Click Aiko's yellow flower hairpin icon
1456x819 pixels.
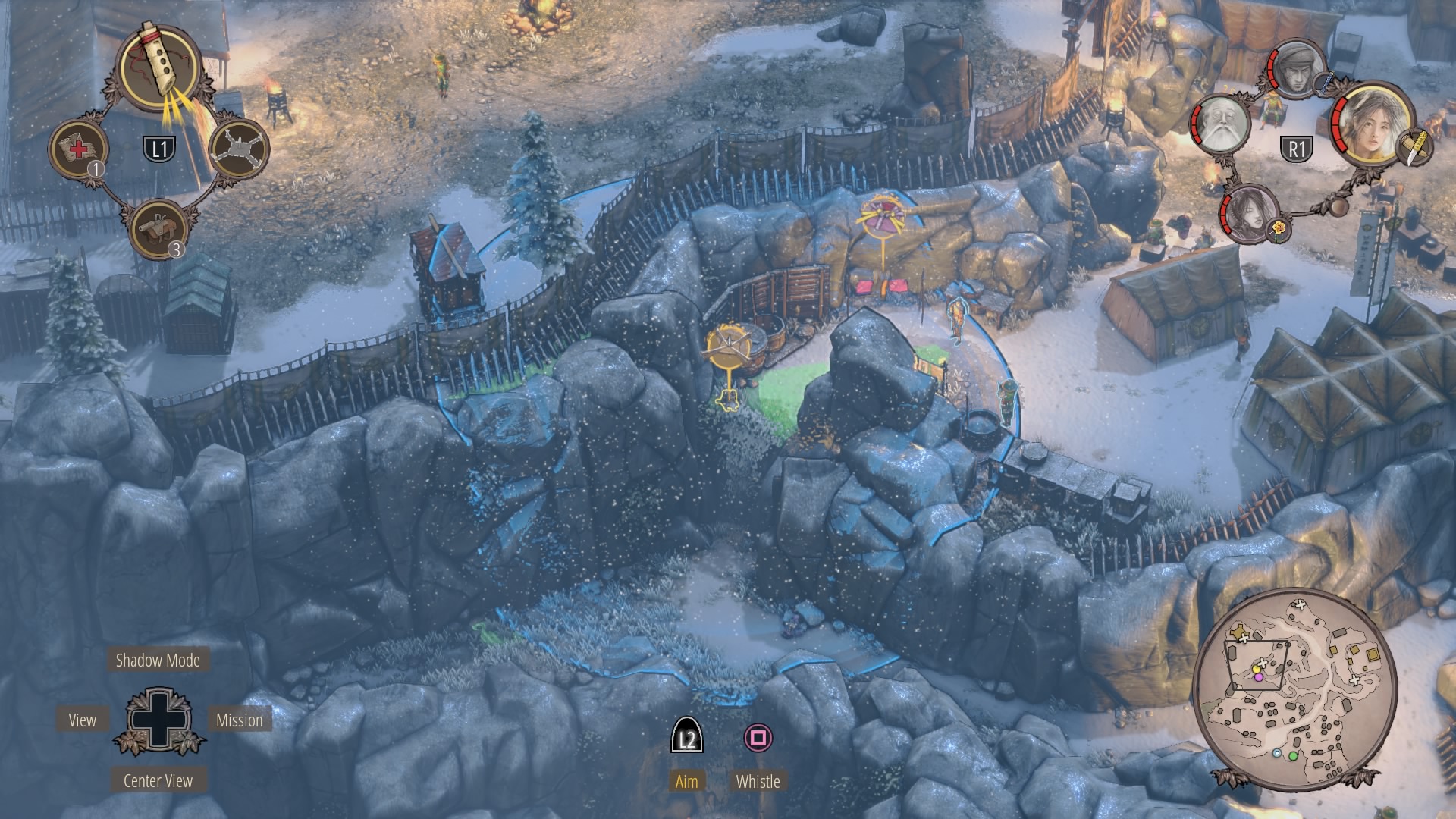[1279, 228]
